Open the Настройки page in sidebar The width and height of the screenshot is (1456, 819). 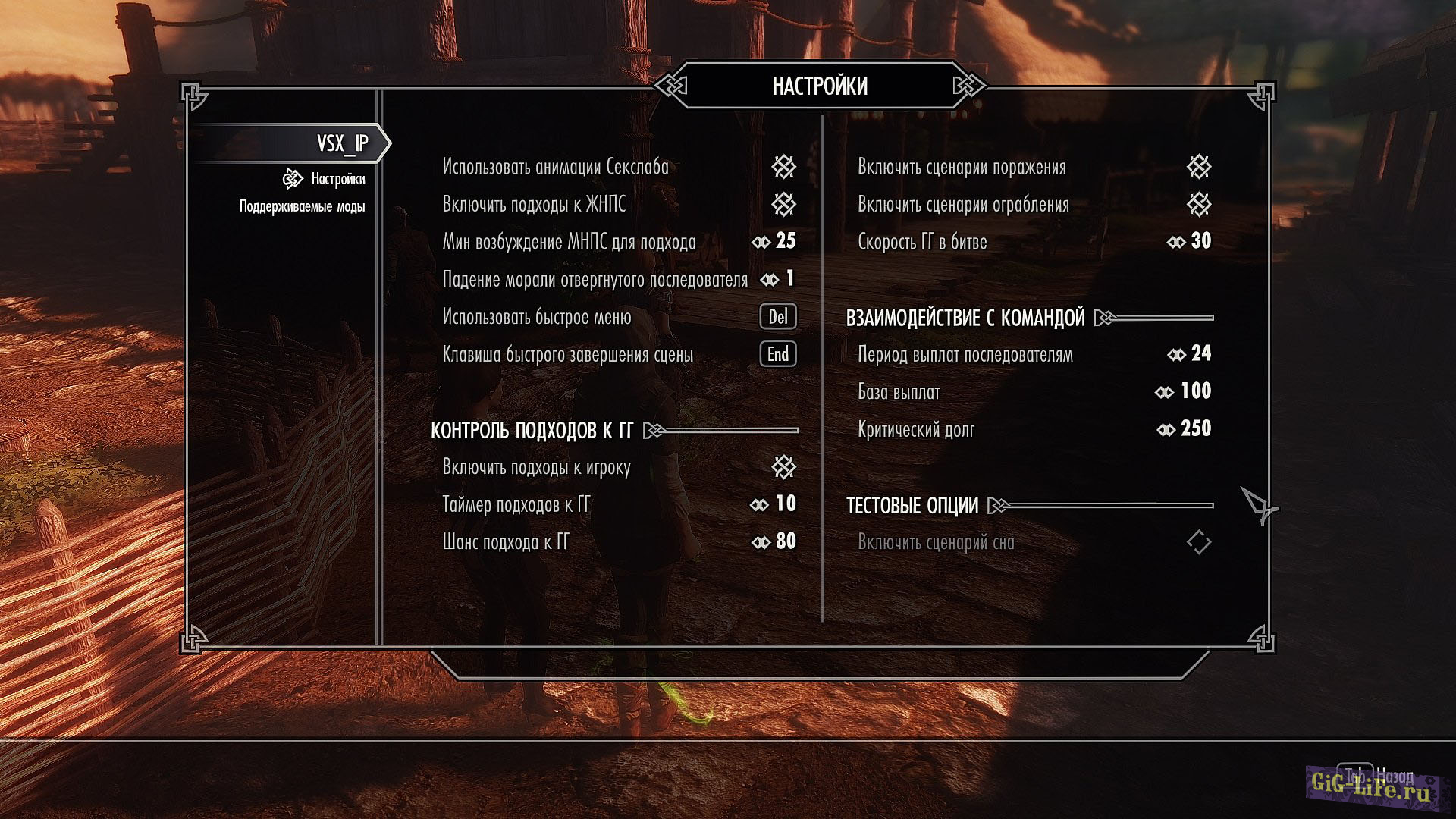pyautogui.click(x=337, y=179)
